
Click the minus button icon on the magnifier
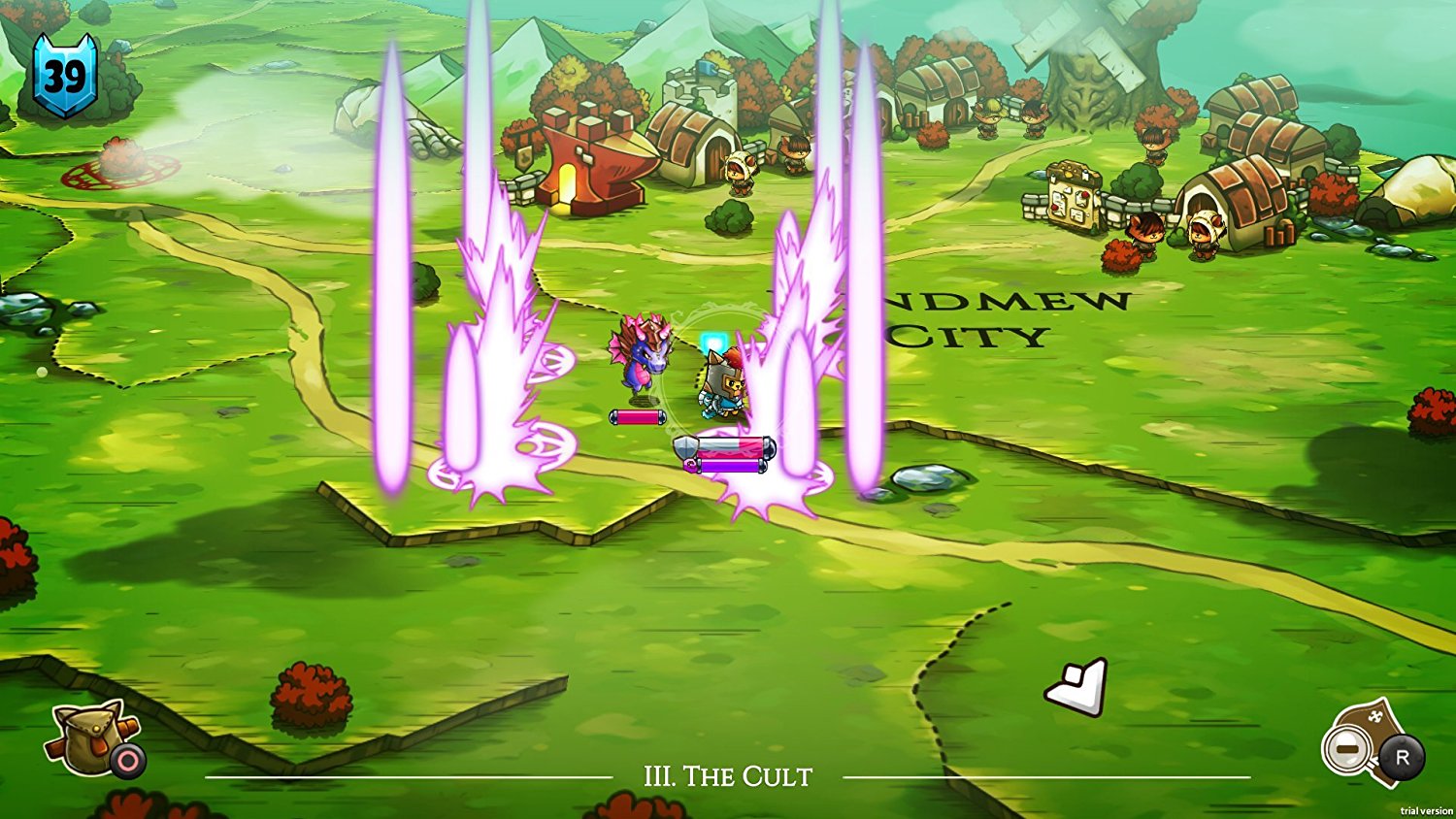click(x=1347, y=749)
